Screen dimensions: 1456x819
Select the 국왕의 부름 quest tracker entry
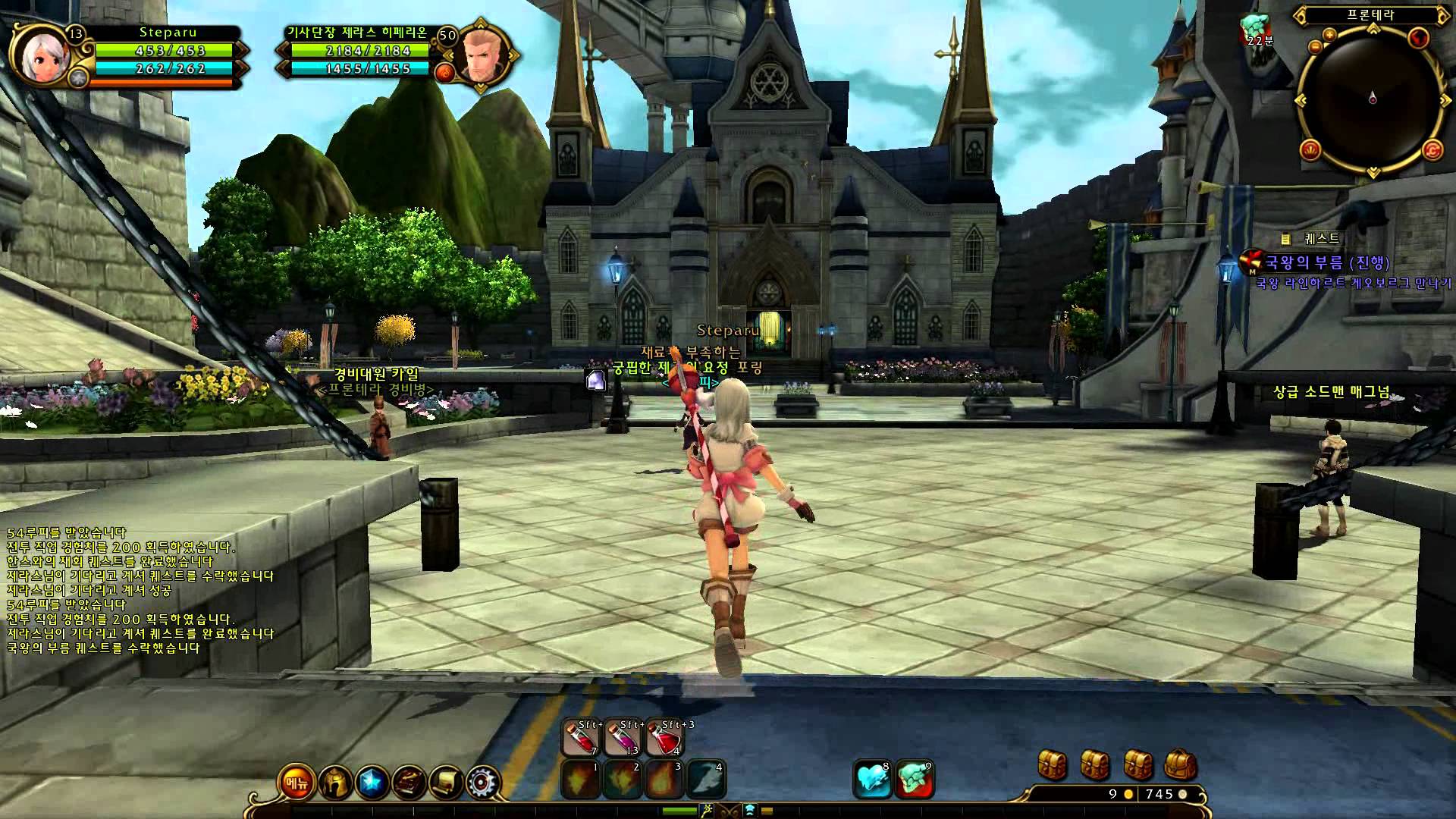(x=1327, y=263)
